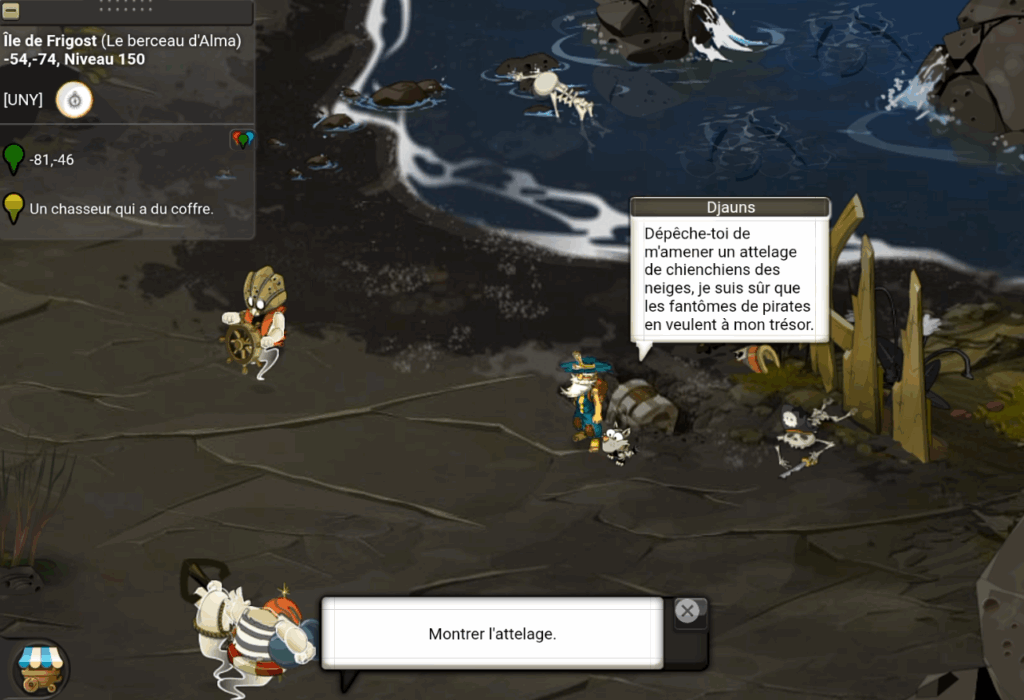This screenshot has height=700, width=1024.
Task: Select the green marker at -81,-46
Action: [13, 159]
